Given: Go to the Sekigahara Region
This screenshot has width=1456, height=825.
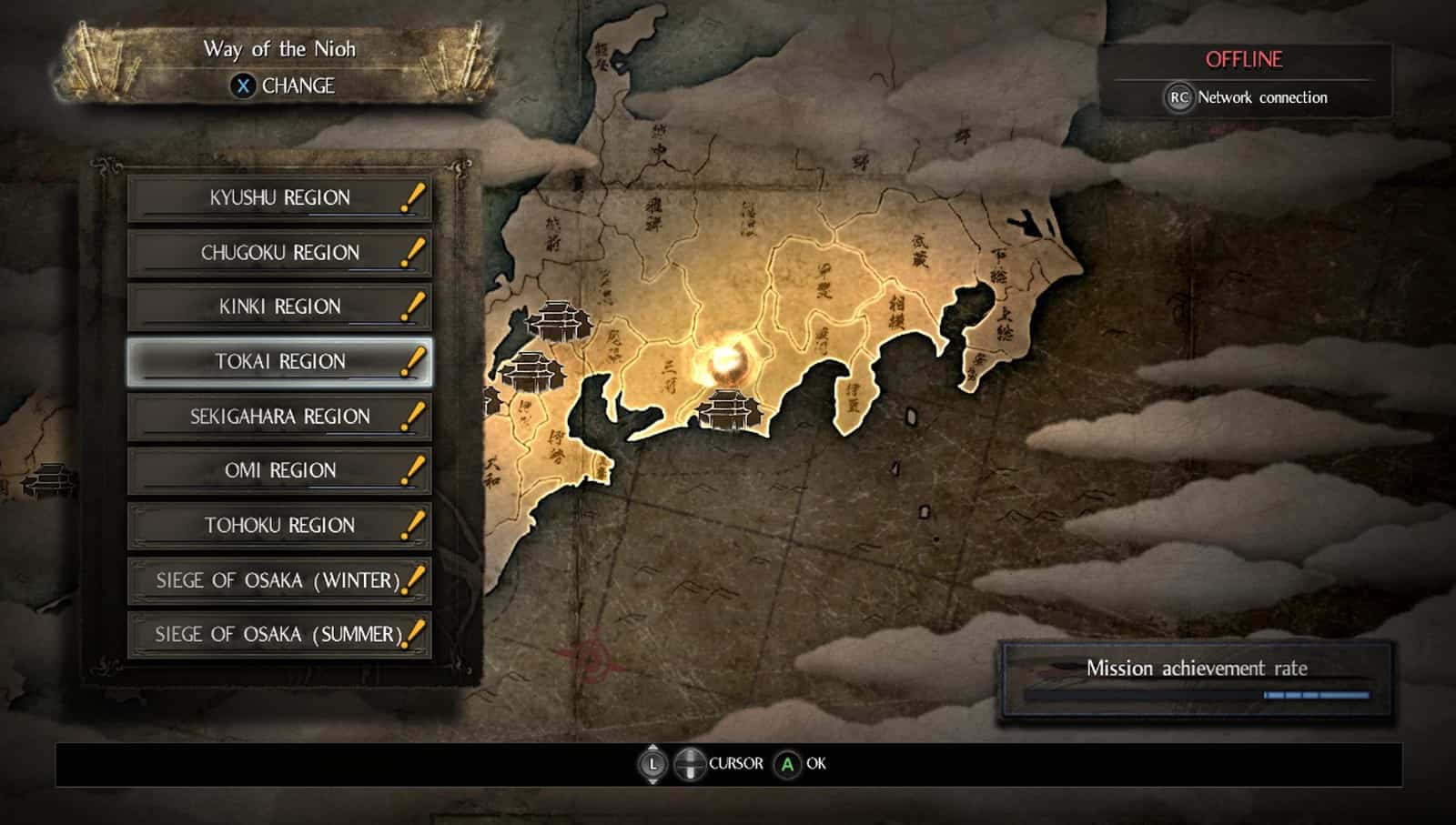Looking at the screenshot, I should (279, 417).
